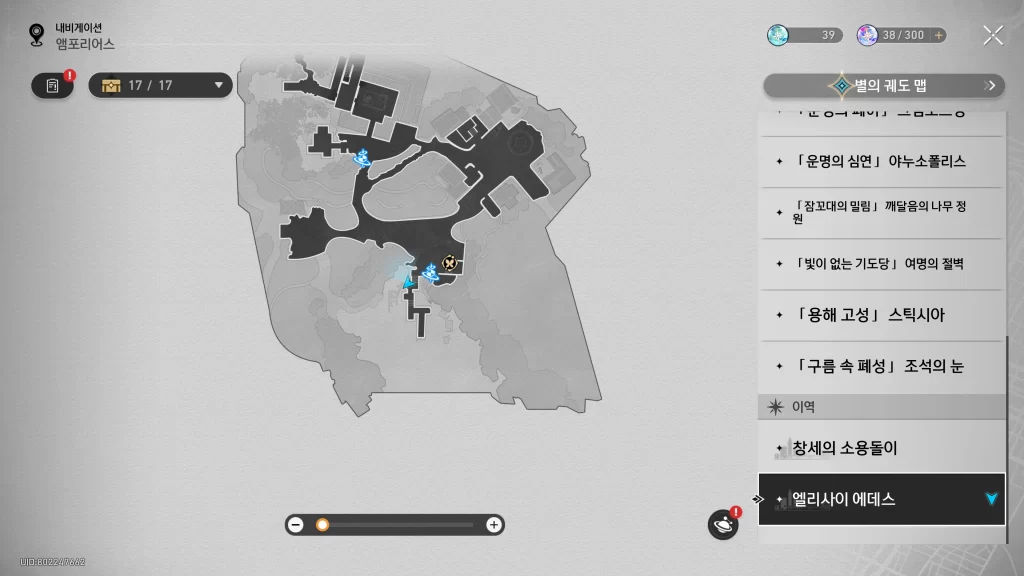1024x576 pixels.
Task: Open the mission log clipboard icon
Action: click(x=53, y=86)
